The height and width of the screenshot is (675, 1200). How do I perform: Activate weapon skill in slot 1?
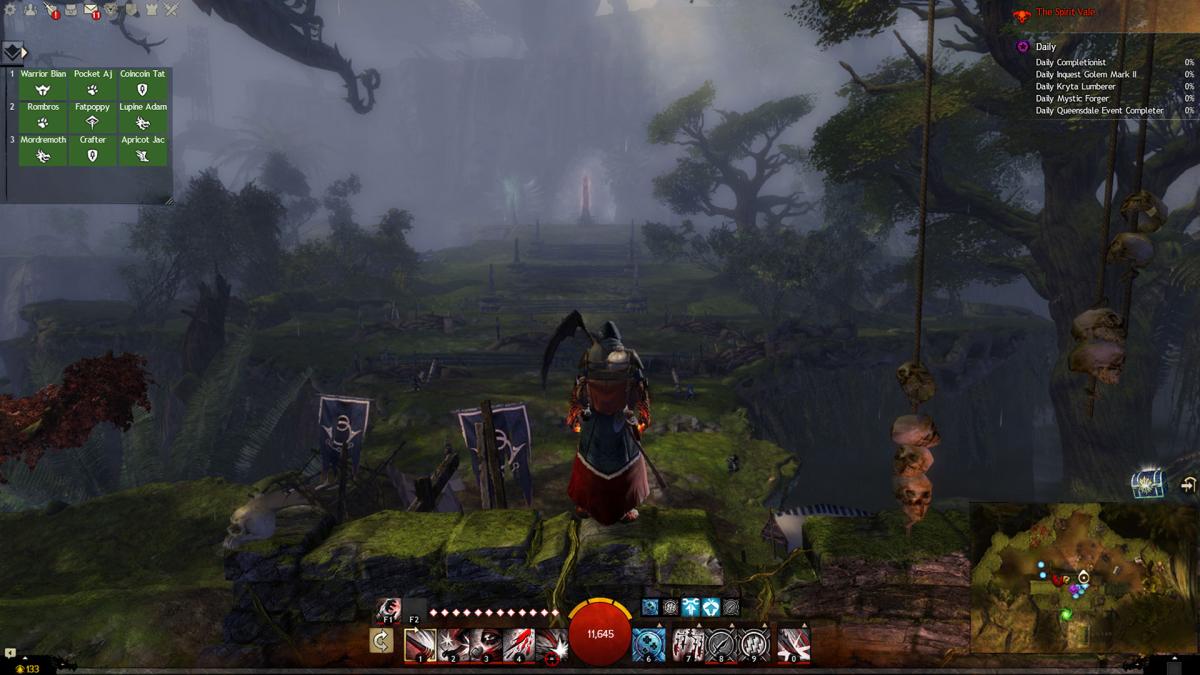pos(419,645)
